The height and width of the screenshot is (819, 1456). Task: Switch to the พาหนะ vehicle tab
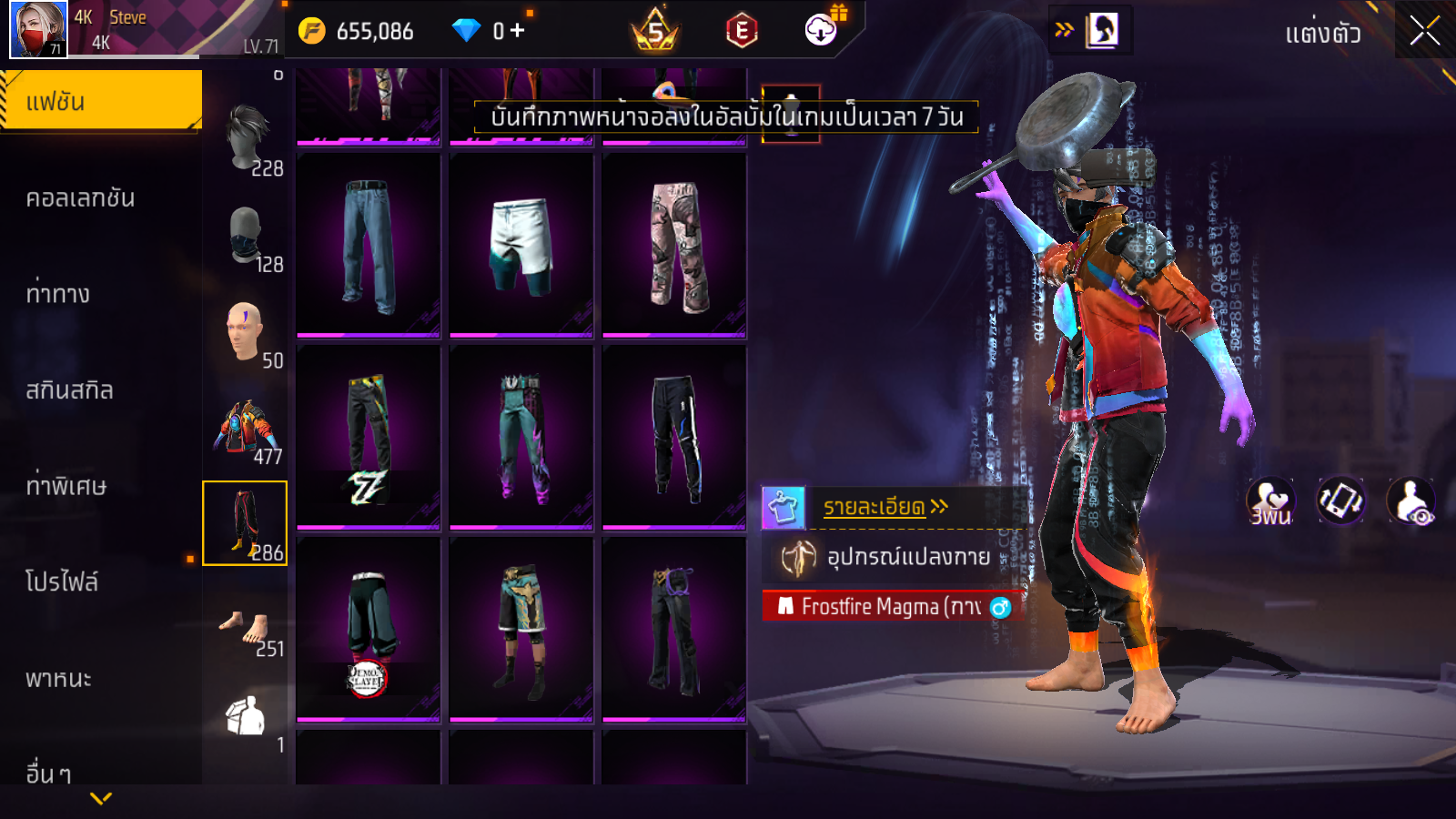pyautogui.click(x=58, y=679)
